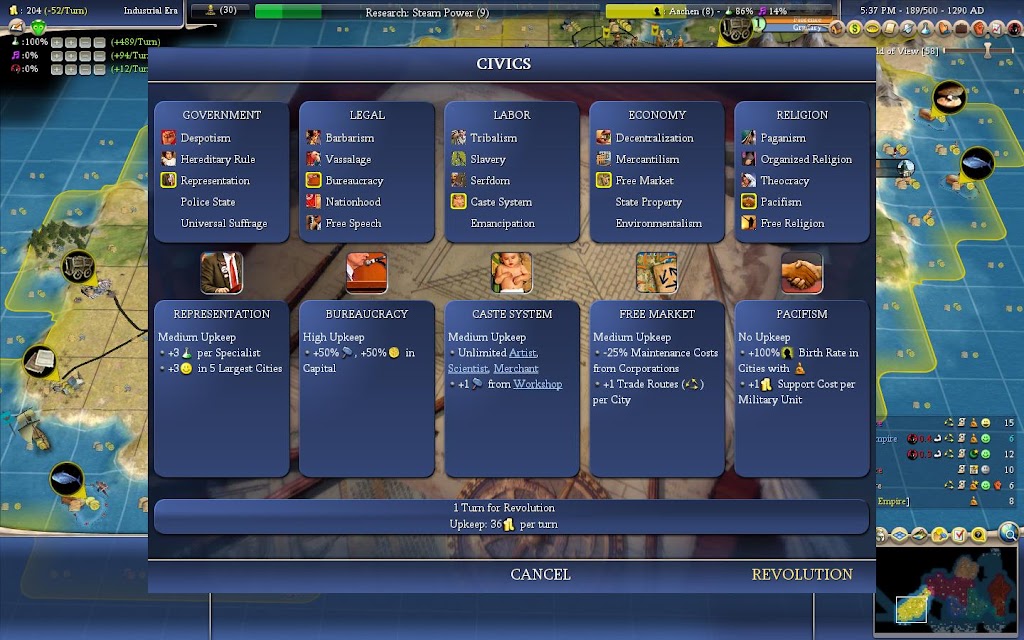The height and width of the screenshot is (640, 1024).
Task: Switch to Universal Suffrage
Action: pos(223,223)
